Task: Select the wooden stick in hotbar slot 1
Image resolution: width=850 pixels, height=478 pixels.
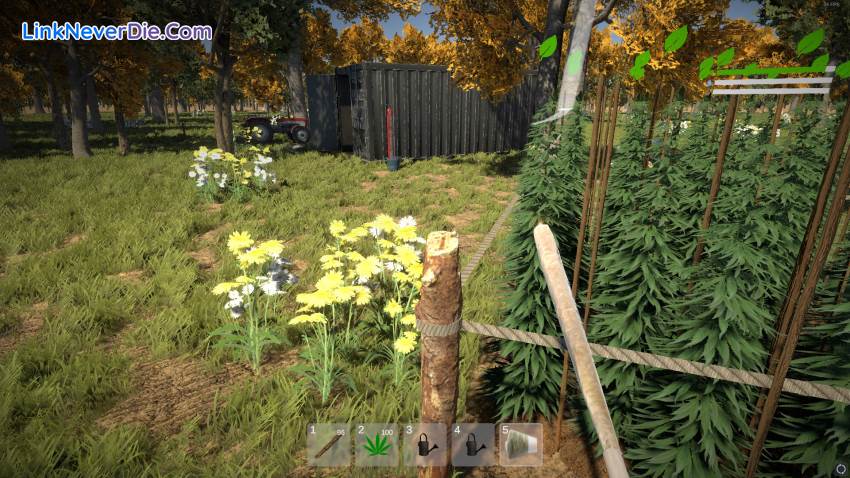Action: (x=329, y=444)
